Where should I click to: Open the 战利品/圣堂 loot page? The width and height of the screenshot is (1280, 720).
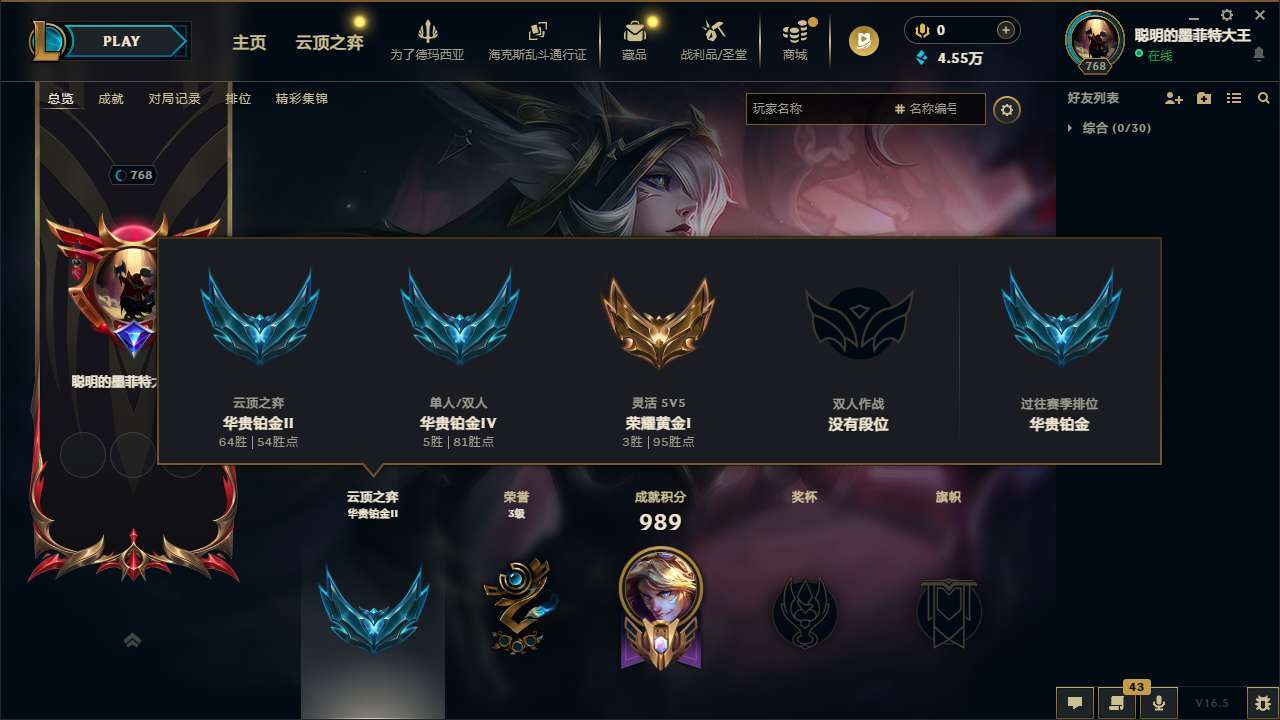(714, 40)
